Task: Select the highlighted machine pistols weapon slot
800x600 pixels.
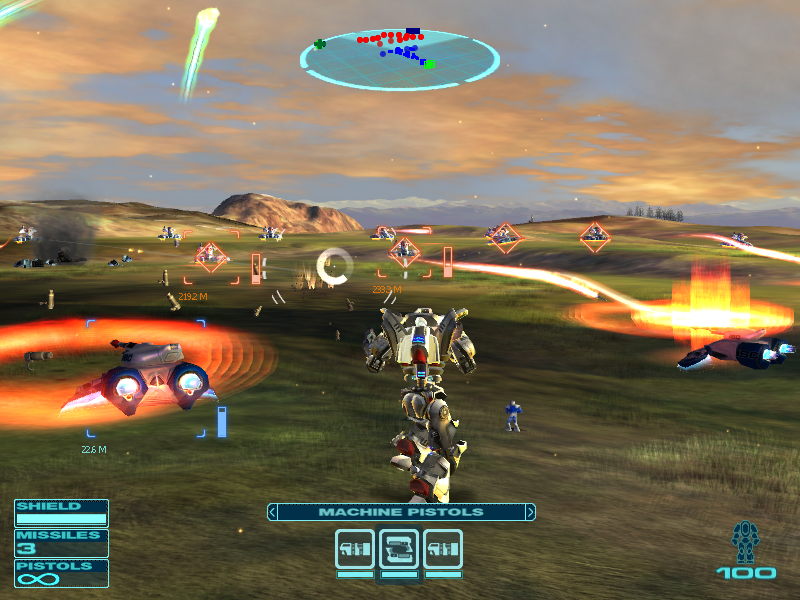Action: click(x=399, y=549)
